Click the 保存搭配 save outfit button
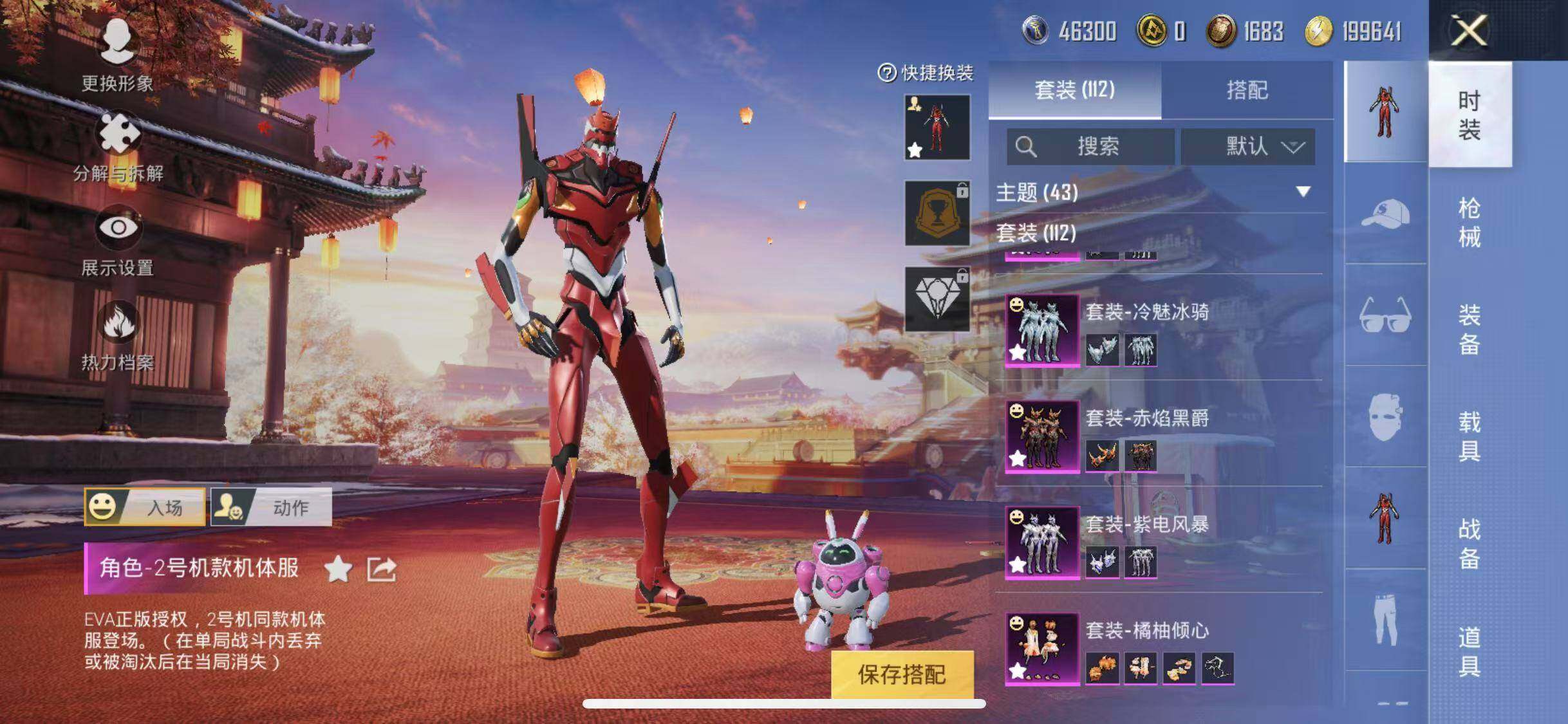The height and width of the screenshot is (724, 1568). pyautogui.click(x=902, y=674)
